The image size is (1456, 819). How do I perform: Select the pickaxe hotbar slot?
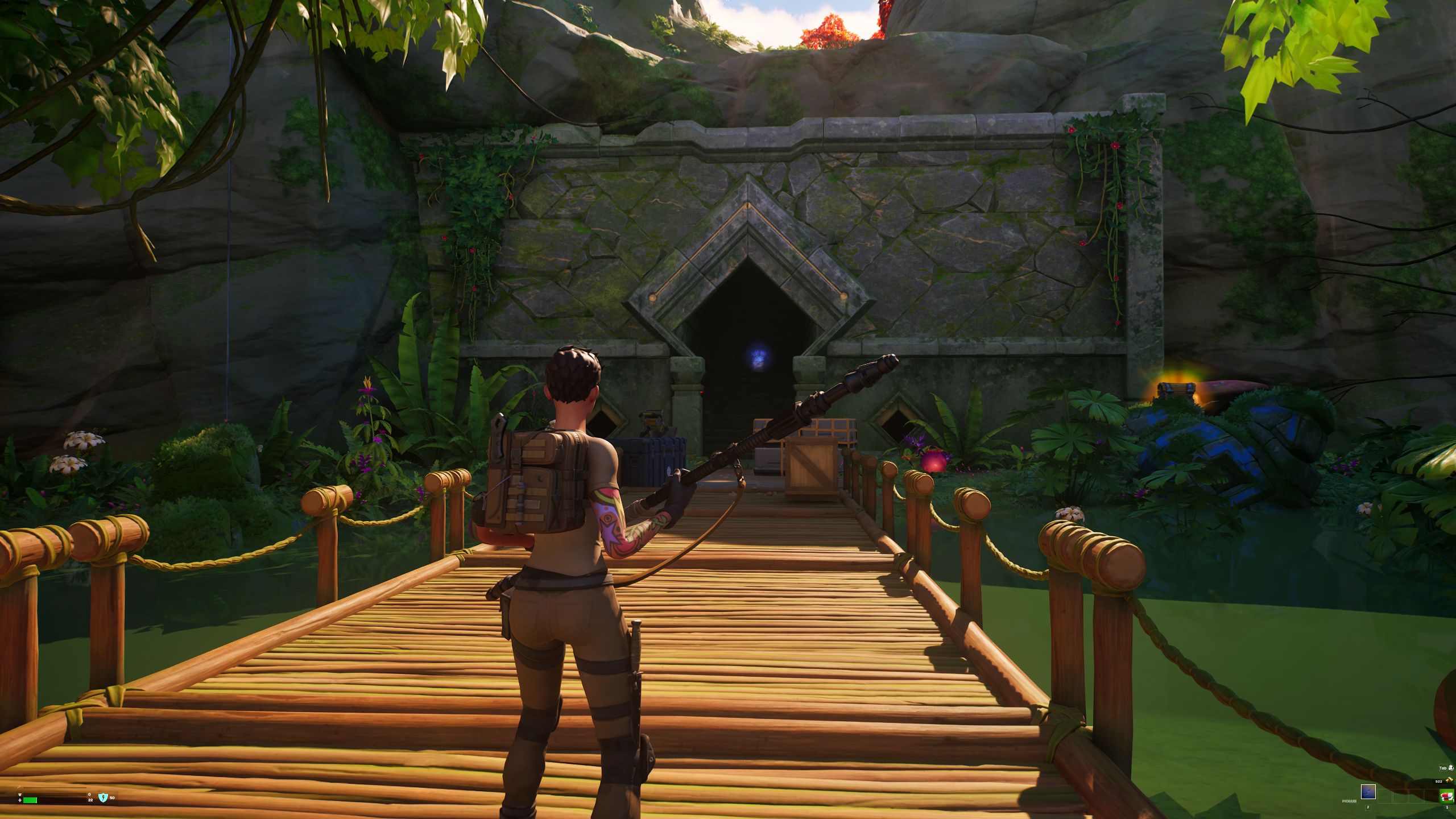click(x=1368, y=791)
